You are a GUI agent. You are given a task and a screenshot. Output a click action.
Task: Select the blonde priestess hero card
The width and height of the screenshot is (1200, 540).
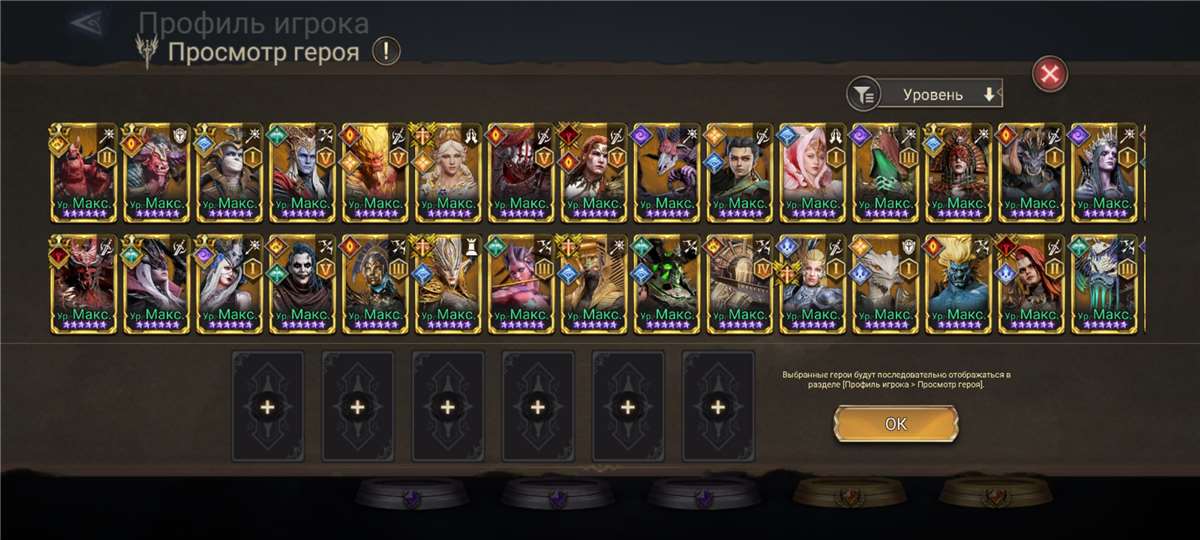click(448, 172)
